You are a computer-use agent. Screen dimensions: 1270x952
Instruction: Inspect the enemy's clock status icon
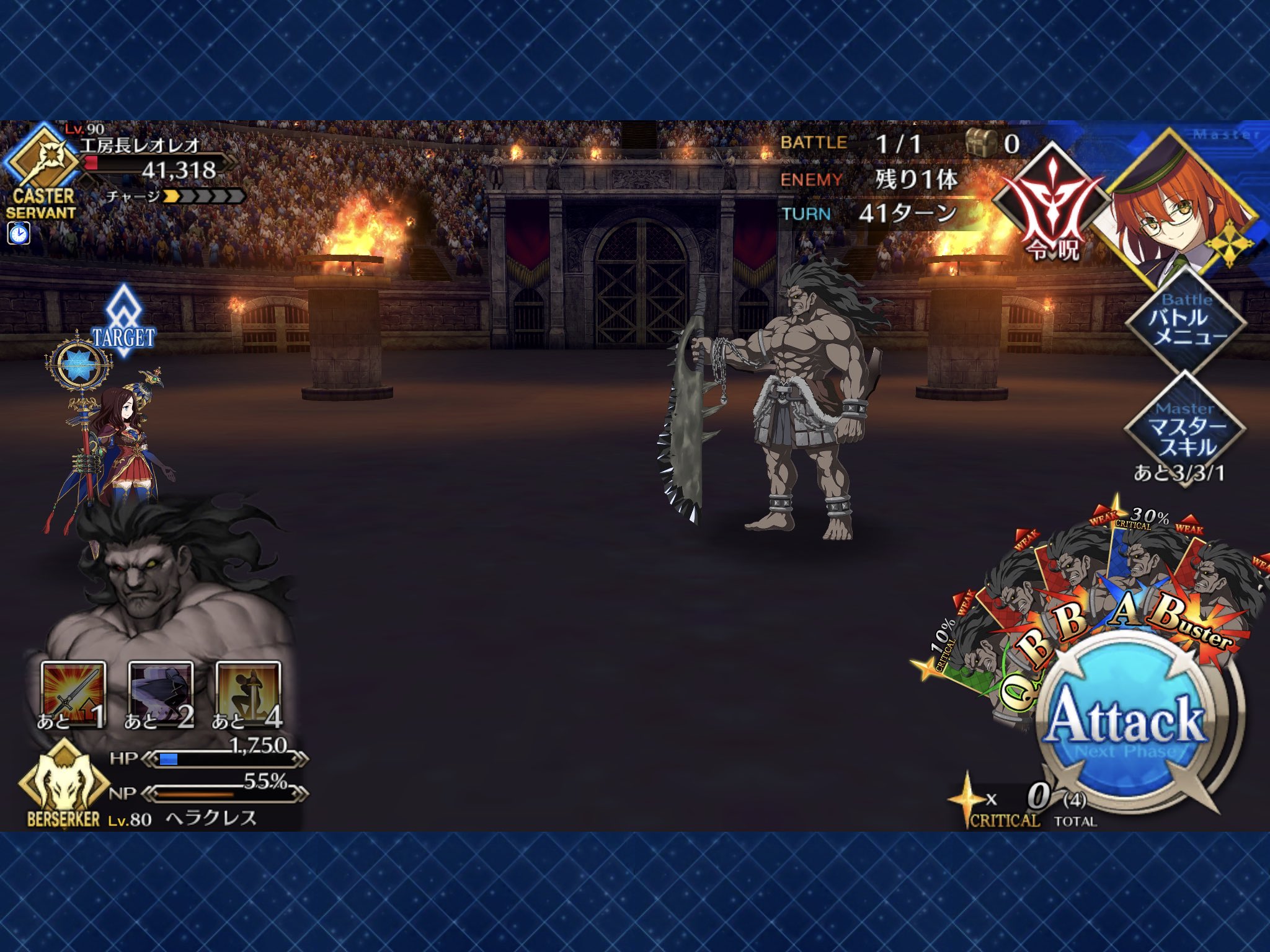click(19, 234)
